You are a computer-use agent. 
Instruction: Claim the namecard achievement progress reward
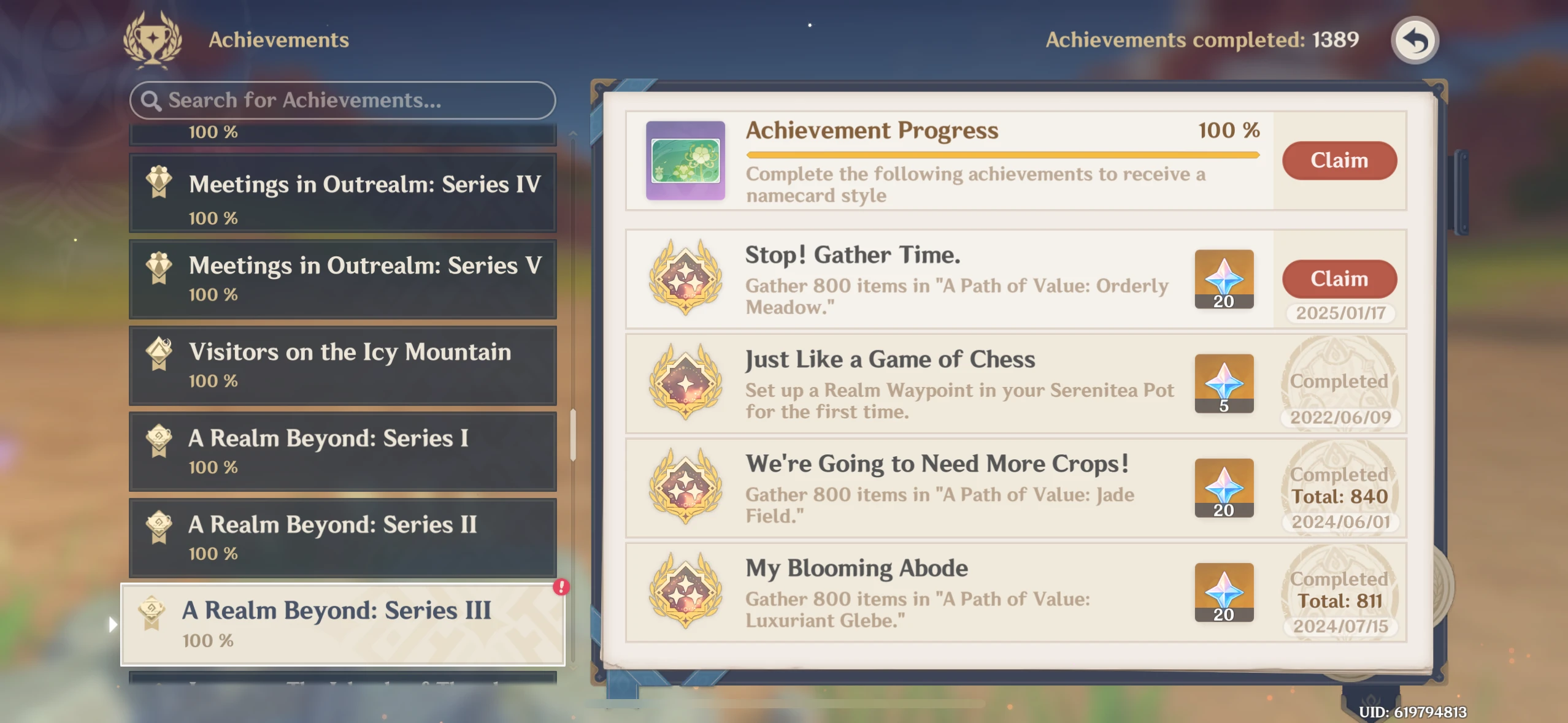coord(1340,160)
